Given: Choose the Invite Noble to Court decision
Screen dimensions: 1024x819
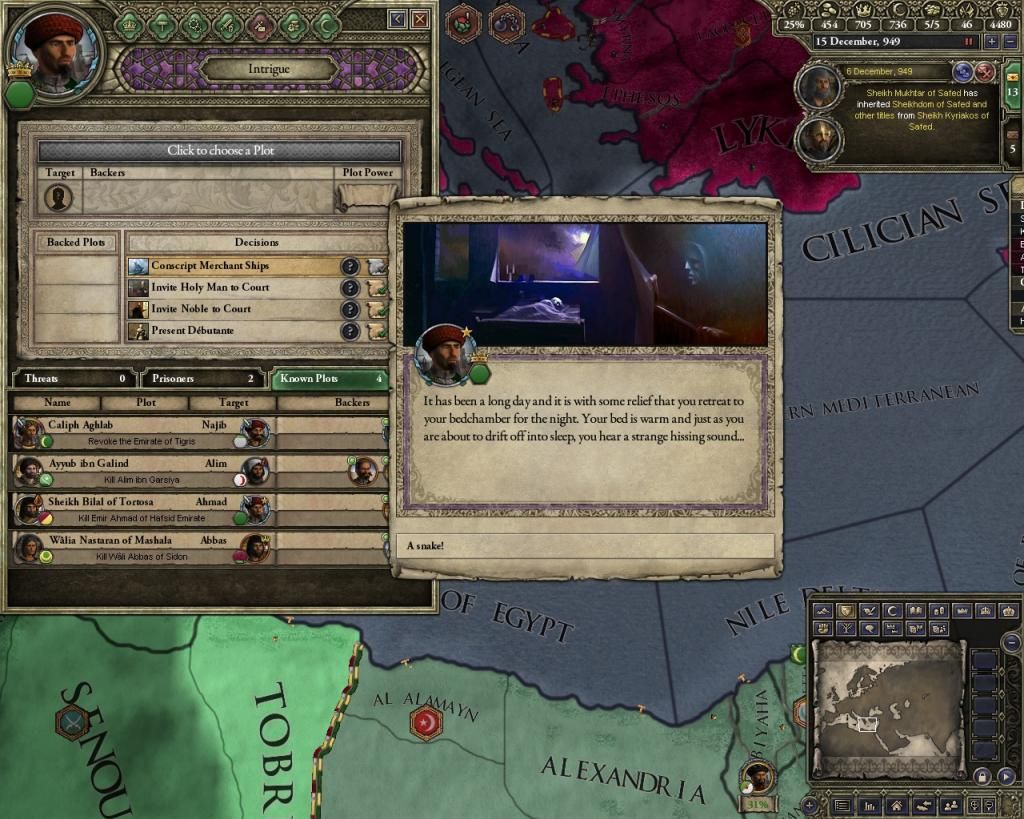Looking at the screenshot, I should (235, 309).
